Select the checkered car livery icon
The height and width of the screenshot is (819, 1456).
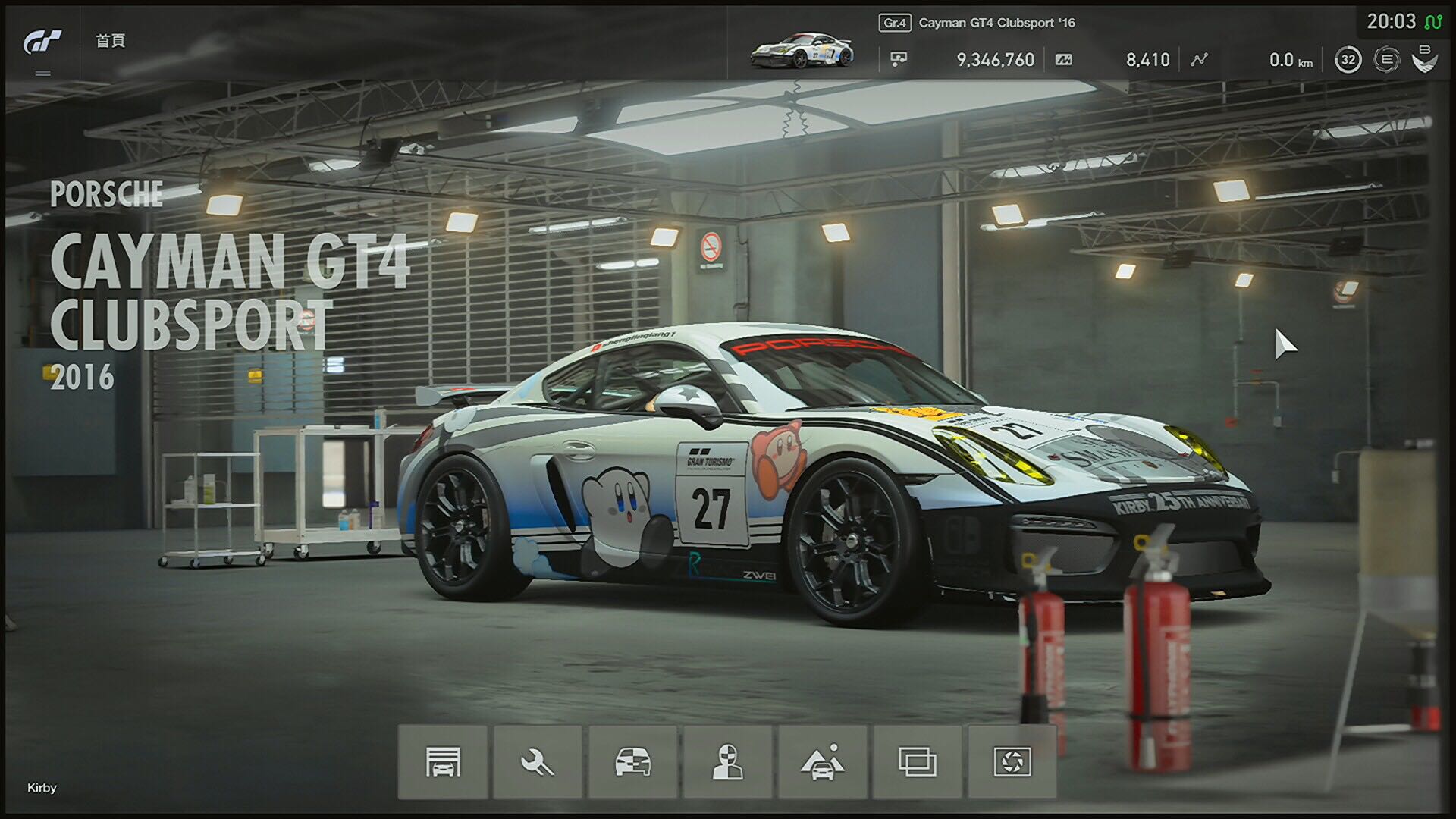click(632, 761)
